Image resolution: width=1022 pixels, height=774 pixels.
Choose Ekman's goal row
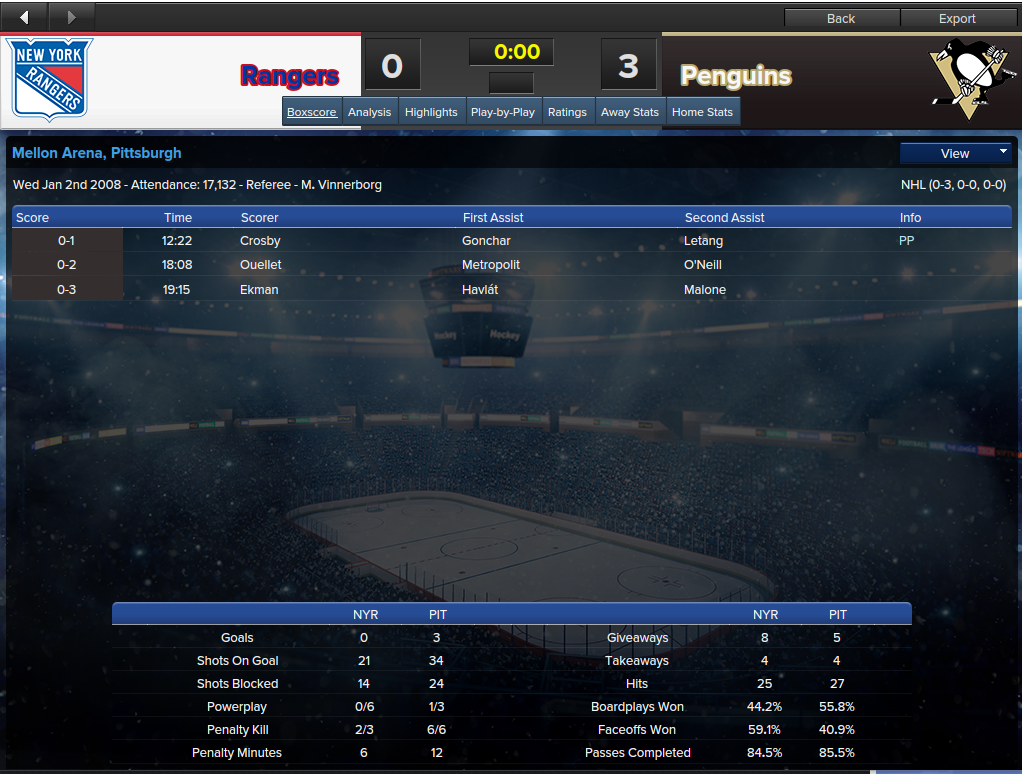[x=259, y=290]
